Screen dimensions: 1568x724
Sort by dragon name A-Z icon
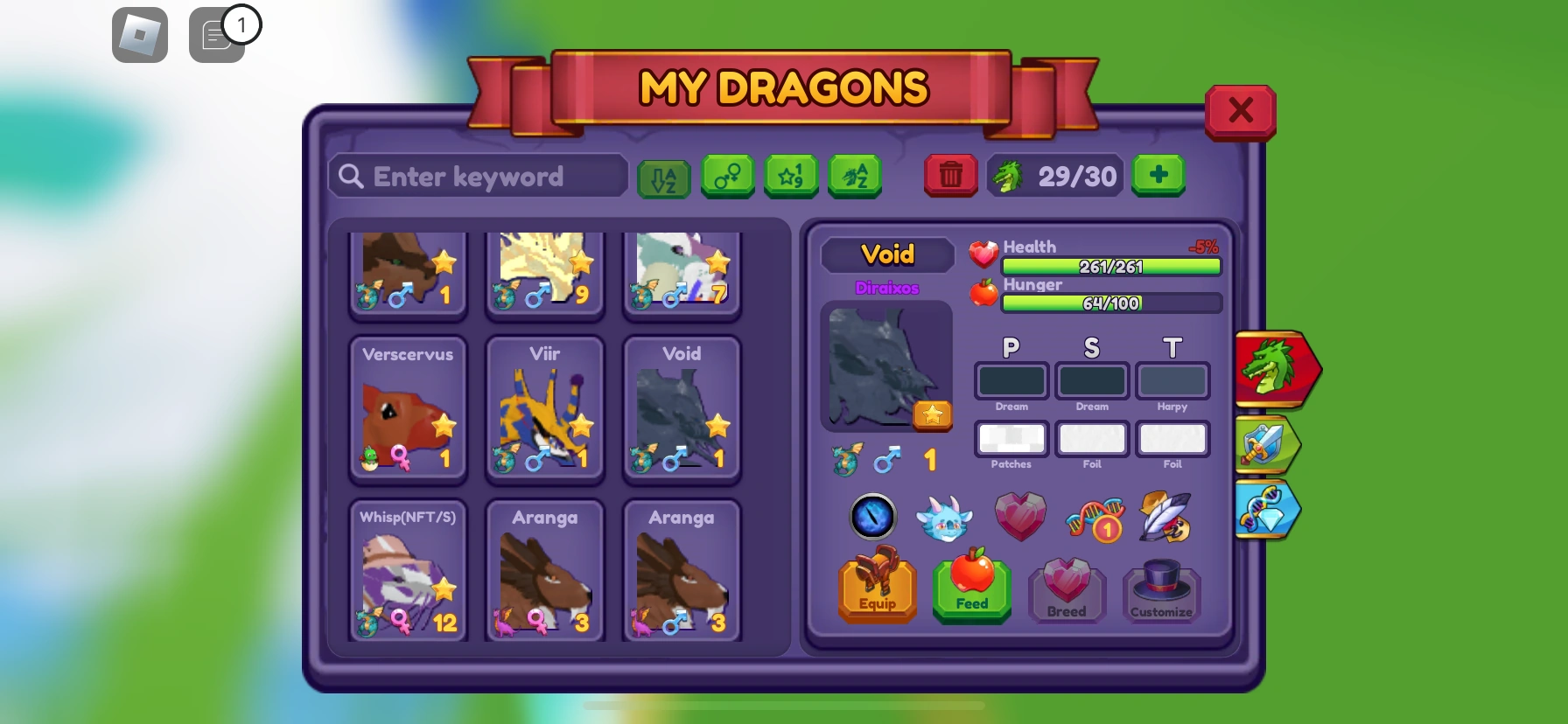855,176
